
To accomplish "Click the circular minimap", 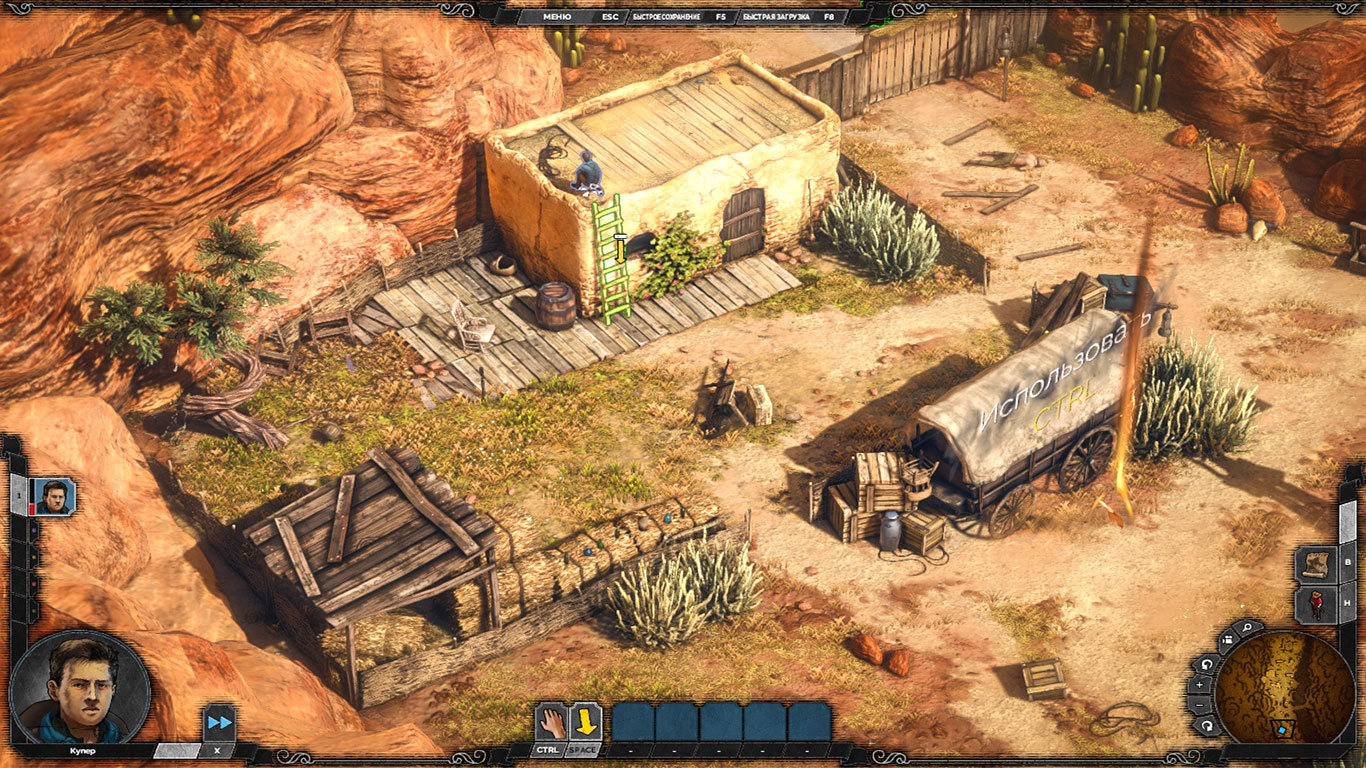I will point(1285,686).
